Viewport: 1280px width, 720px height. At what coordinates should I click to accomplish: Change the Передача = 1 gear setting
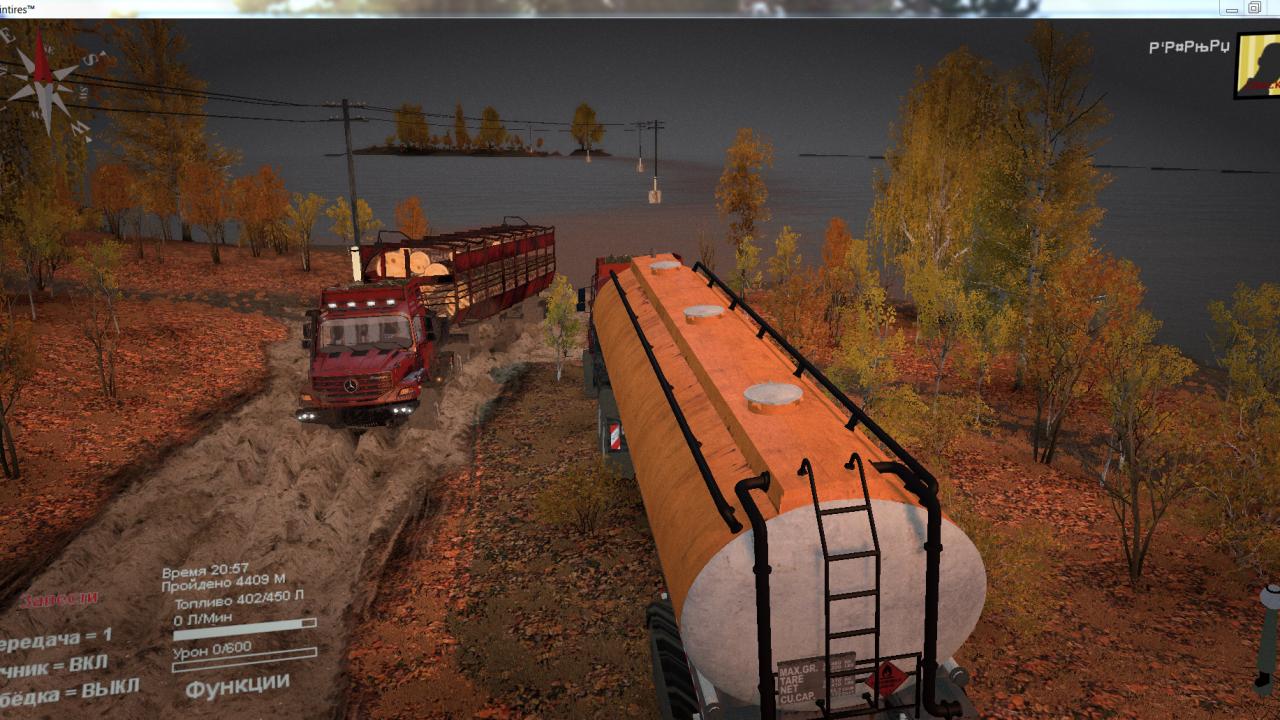(56, 638)
